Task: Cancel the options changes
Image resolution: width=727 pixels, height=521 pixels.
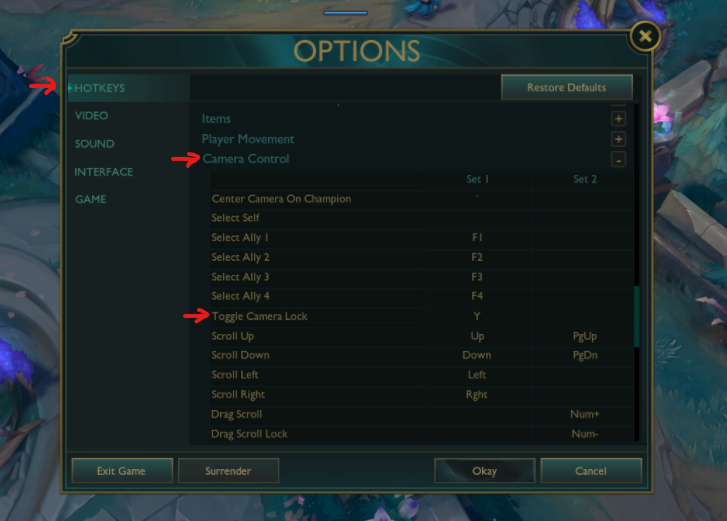Action: [591, 471]
